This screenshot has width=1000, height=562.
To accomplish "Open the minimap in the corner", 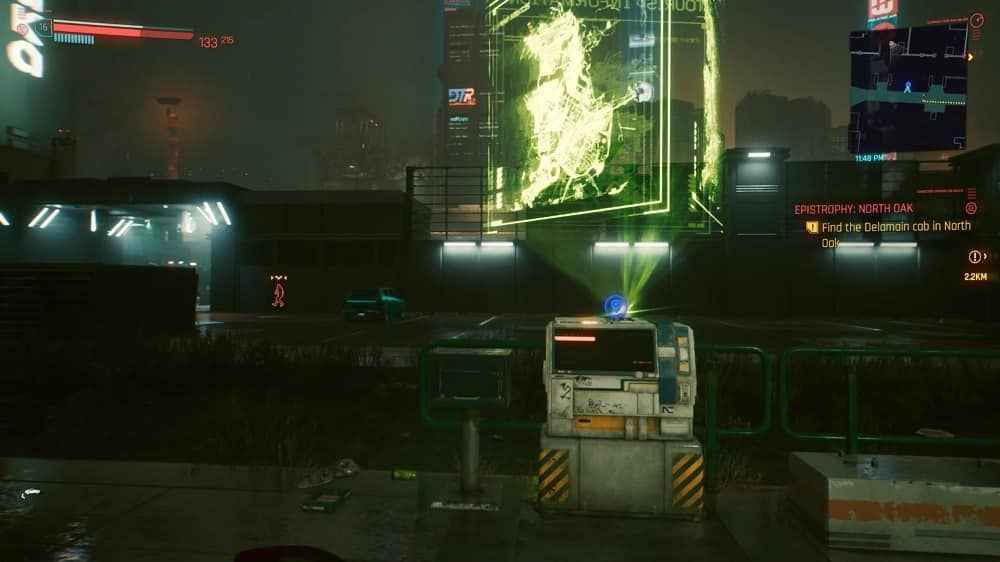I will click(908, 88).
